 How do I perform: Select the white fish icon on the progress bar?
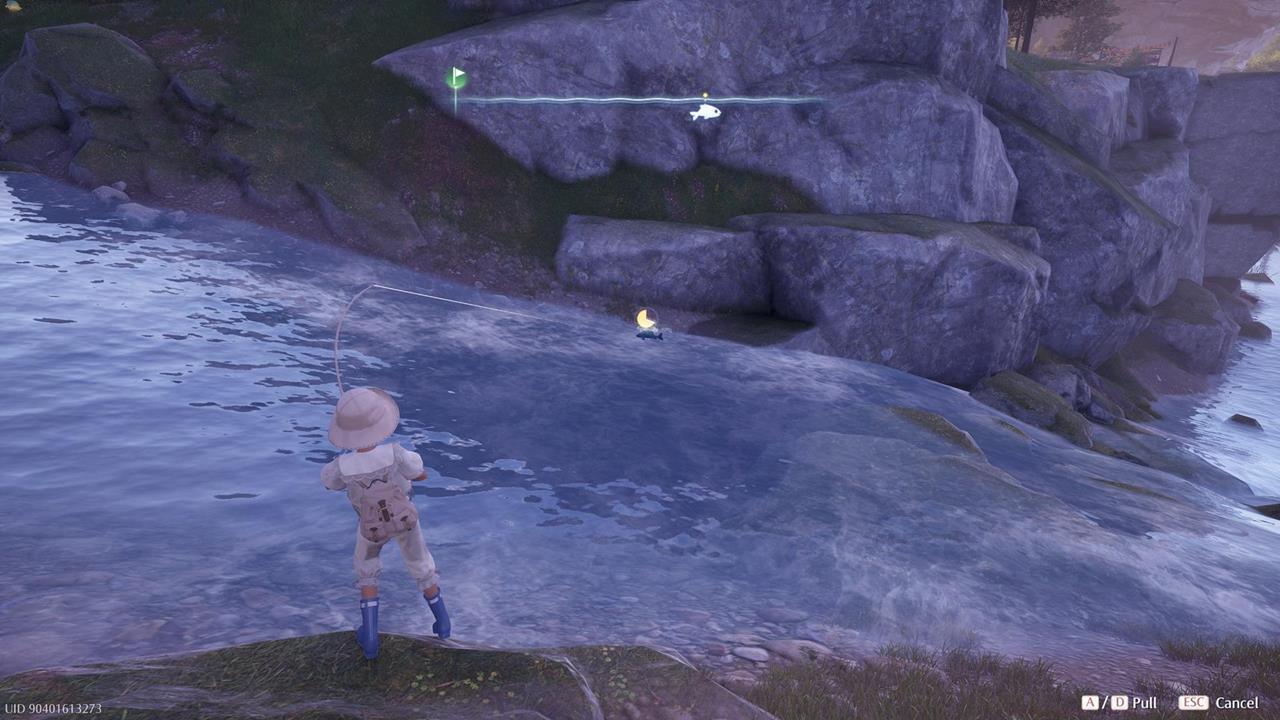706,113
